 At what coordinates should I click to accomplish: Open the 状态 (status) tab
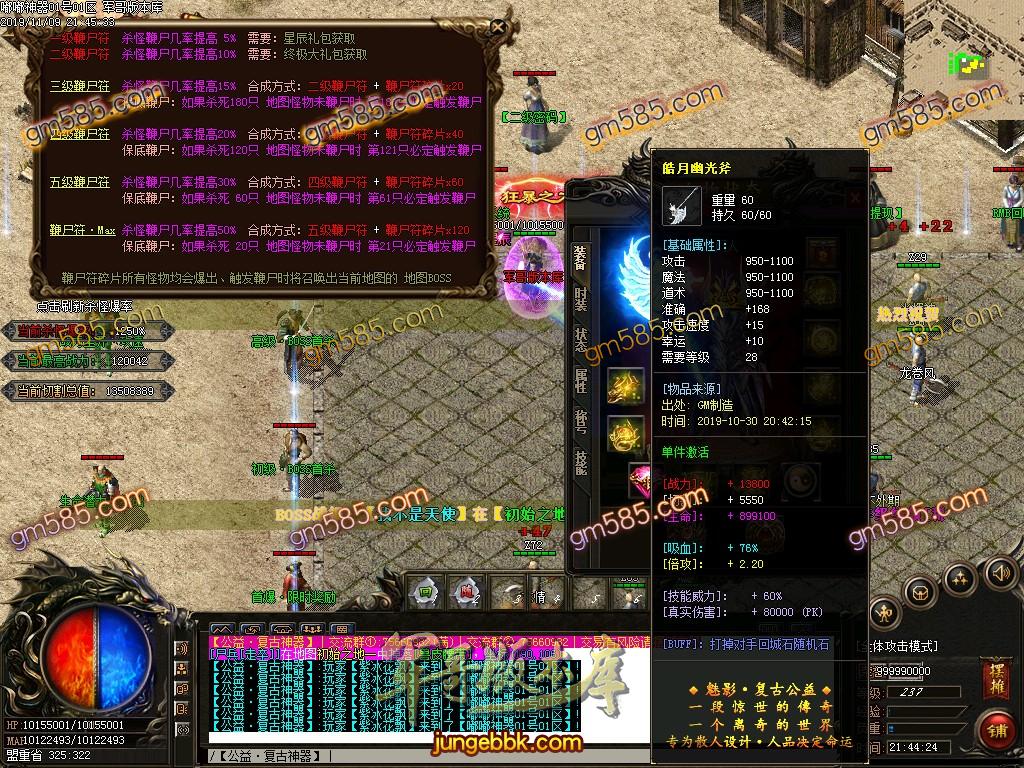coord(581,340)
